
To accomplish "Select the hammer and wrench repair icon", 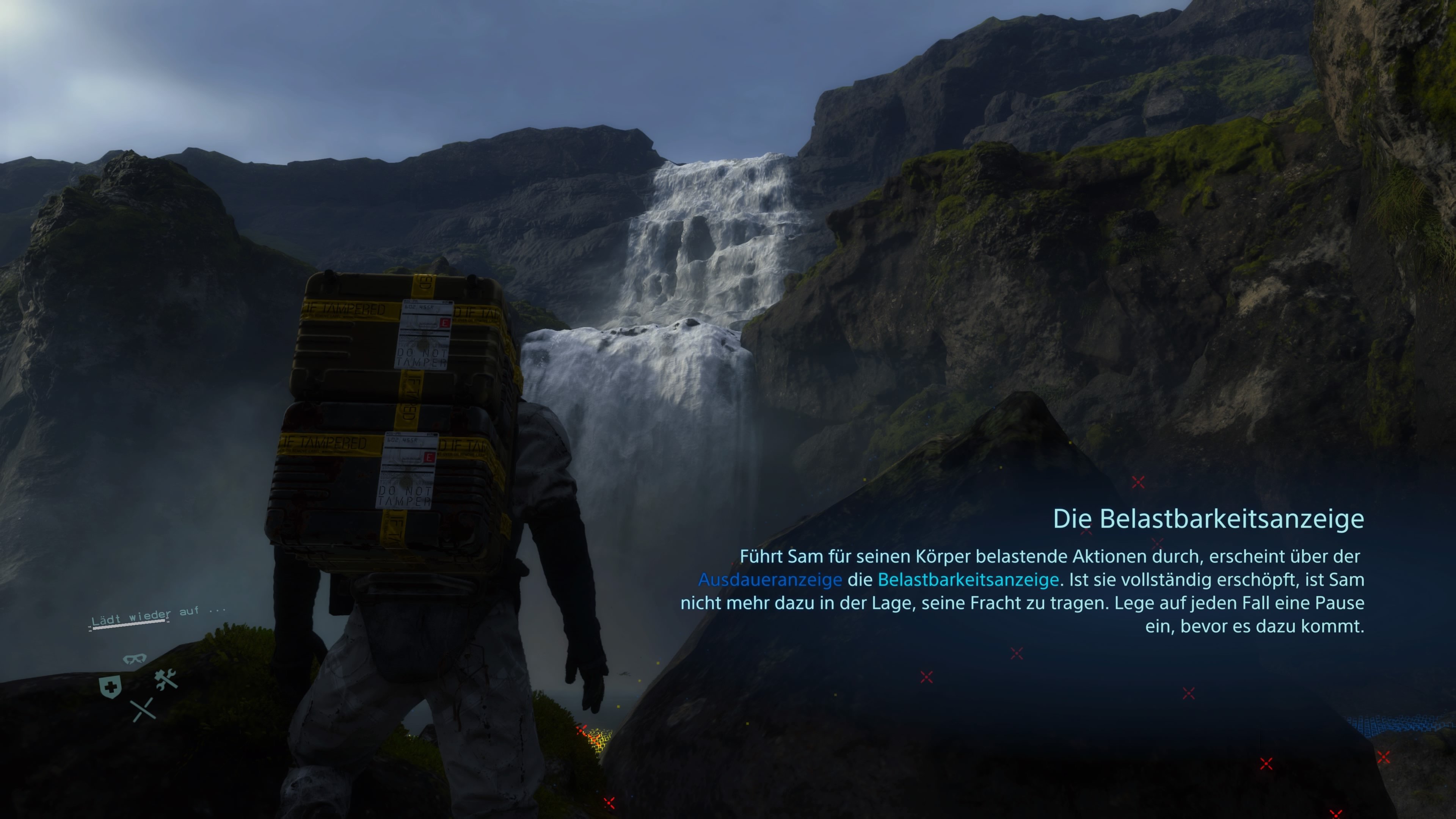I will 166,679.
